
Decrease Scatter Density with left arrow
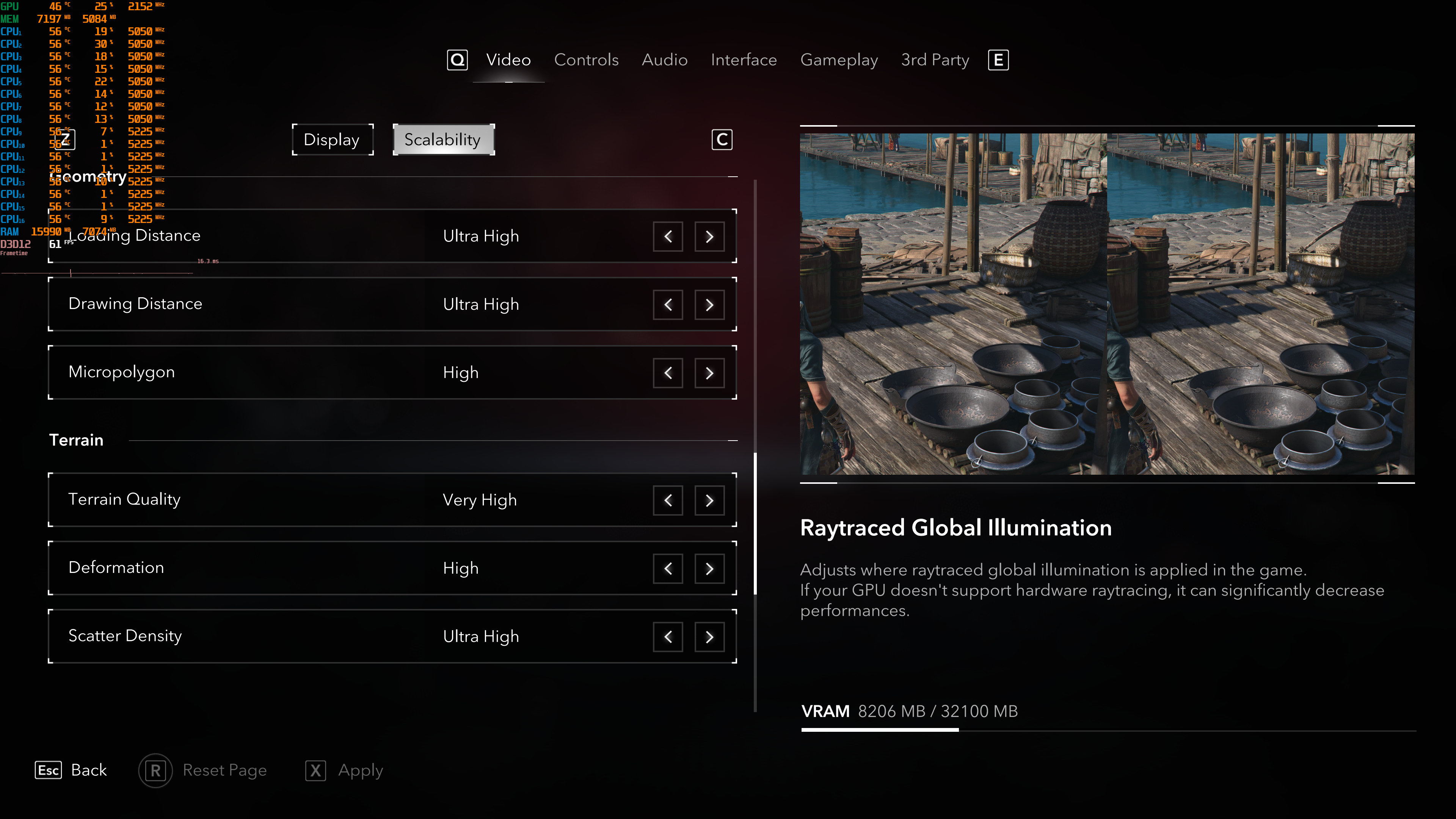(667, 637)
